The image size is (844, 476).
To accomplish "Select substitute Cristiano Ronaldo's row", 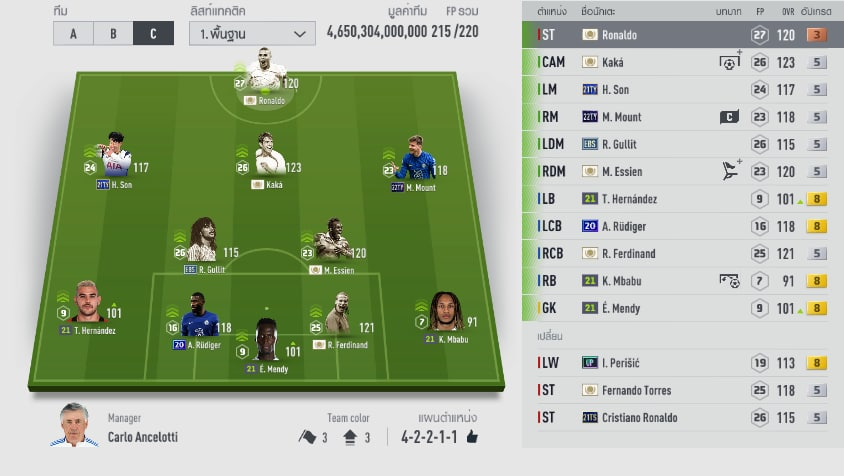I will click(x=682, y=417).
